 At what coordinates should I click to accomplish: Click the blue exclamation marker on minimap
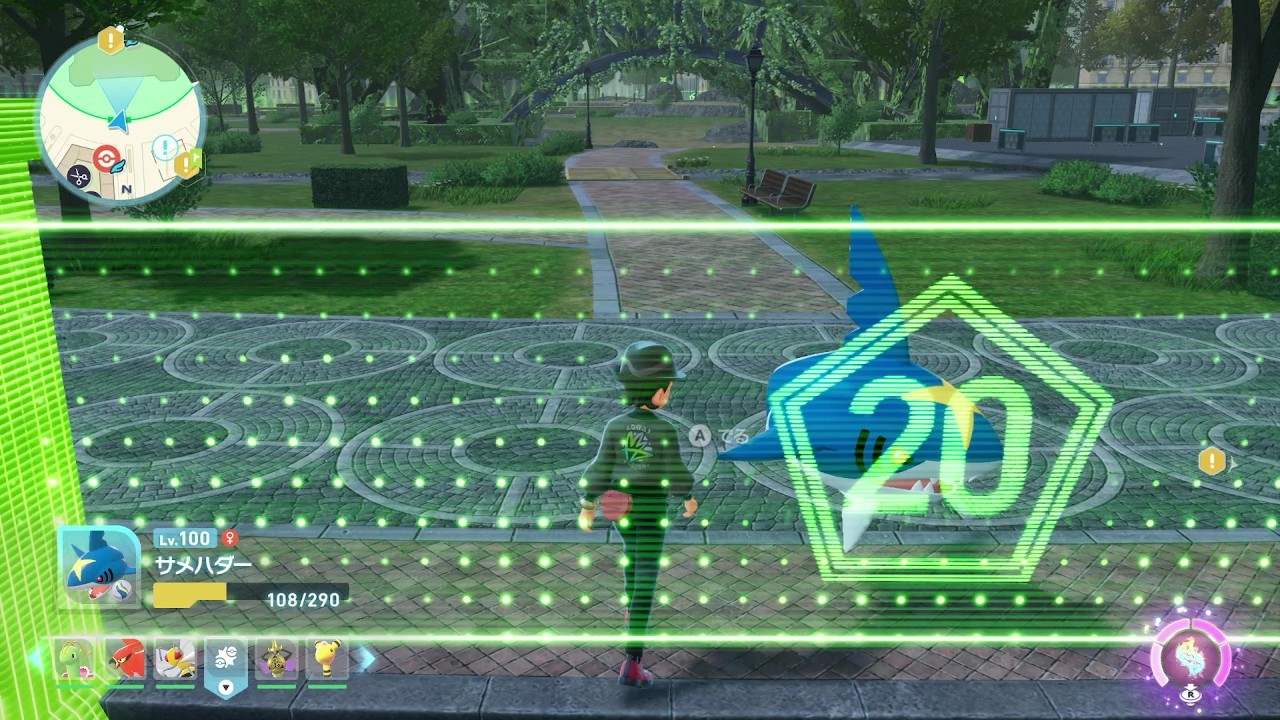[164, 149]
